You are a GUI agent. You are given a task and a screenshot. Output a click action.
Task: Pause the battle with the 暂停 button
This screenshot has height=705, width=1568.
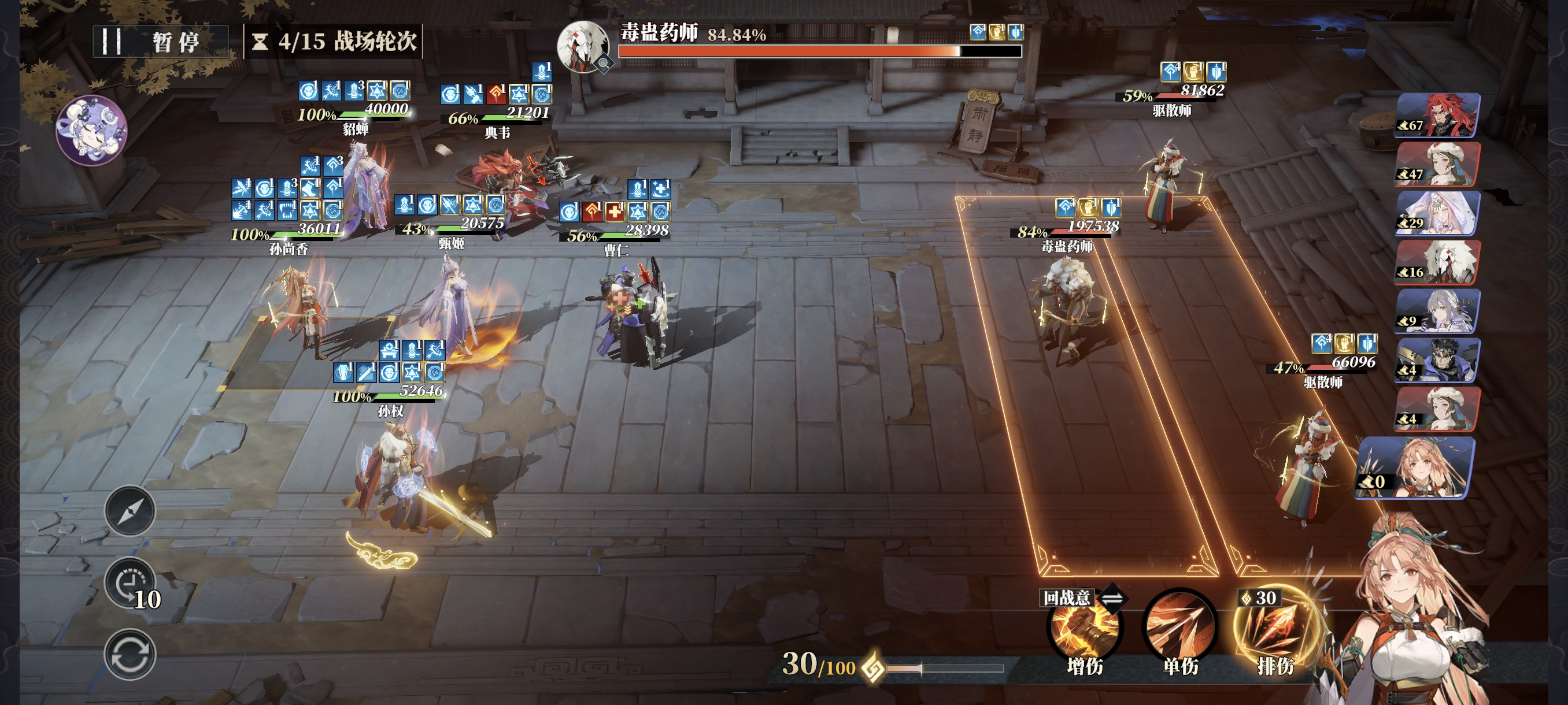[x=160, y=42]
